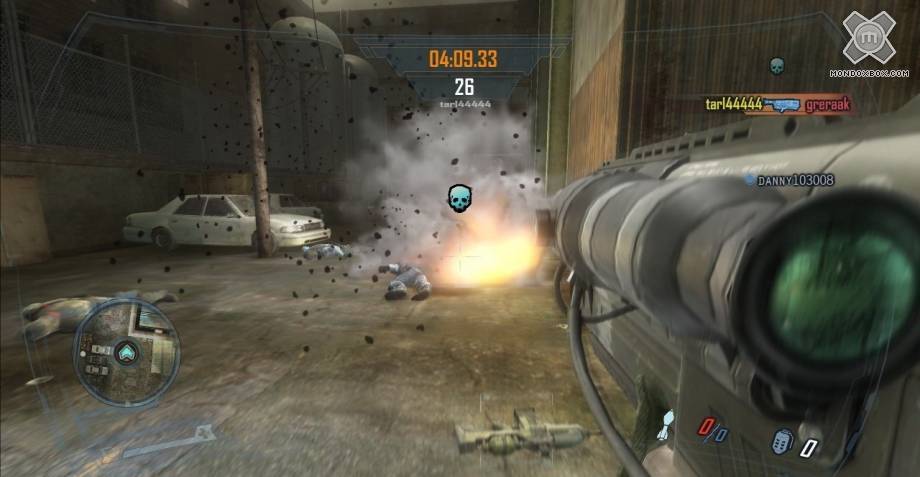Click the skull icon above the kill feed
This screenshot has height=477, width=920.
click(776, 68)
